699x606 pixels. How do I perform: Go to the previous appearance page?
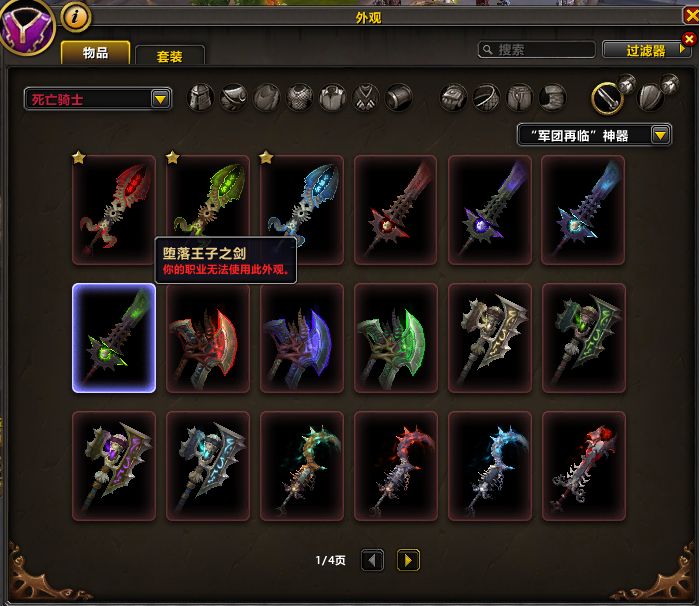click(x=372, y=560)
